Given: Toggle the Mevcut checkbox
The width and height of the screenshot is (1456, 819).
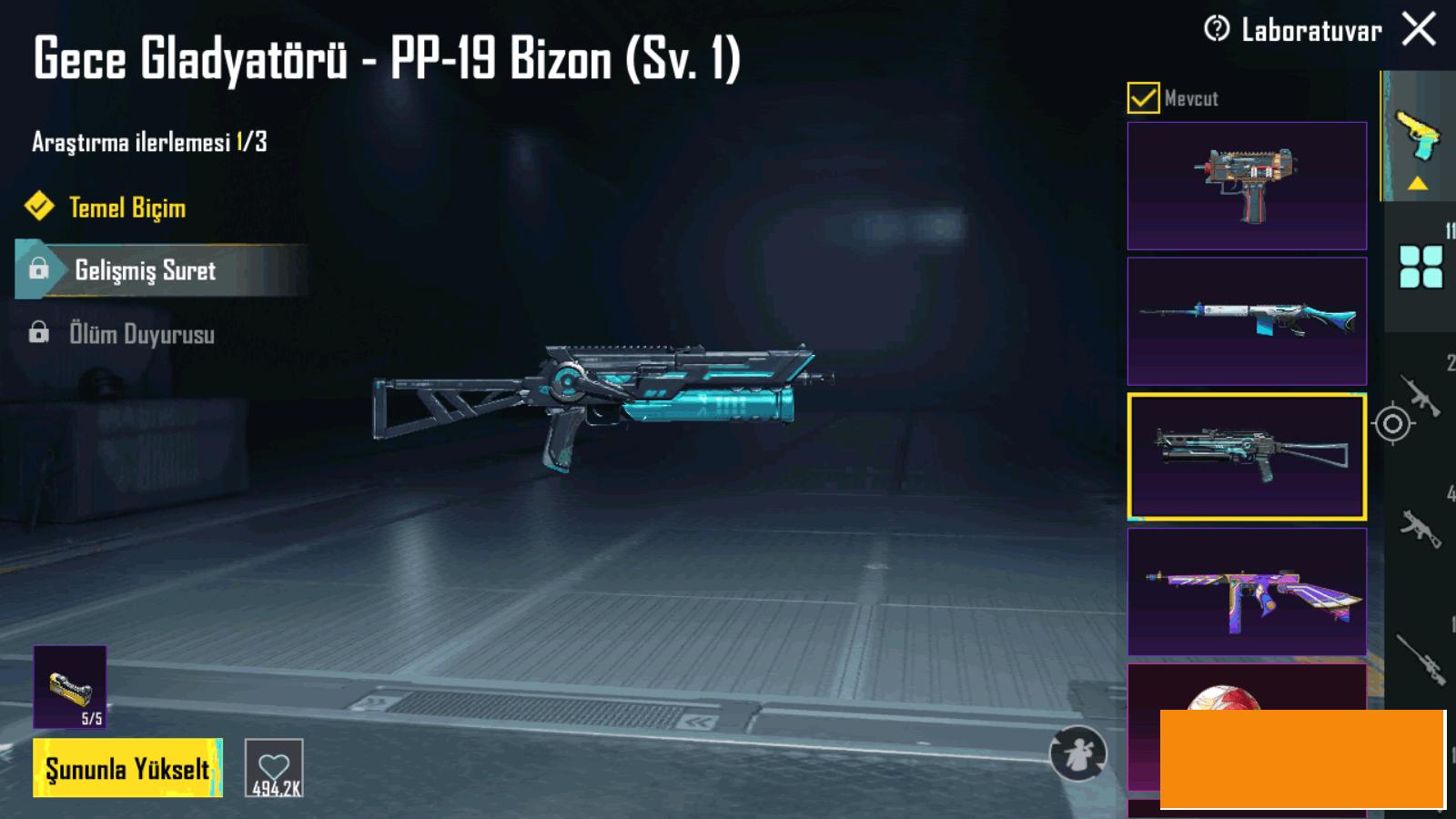Looking at the screenshot, I should coord(1143,97).
